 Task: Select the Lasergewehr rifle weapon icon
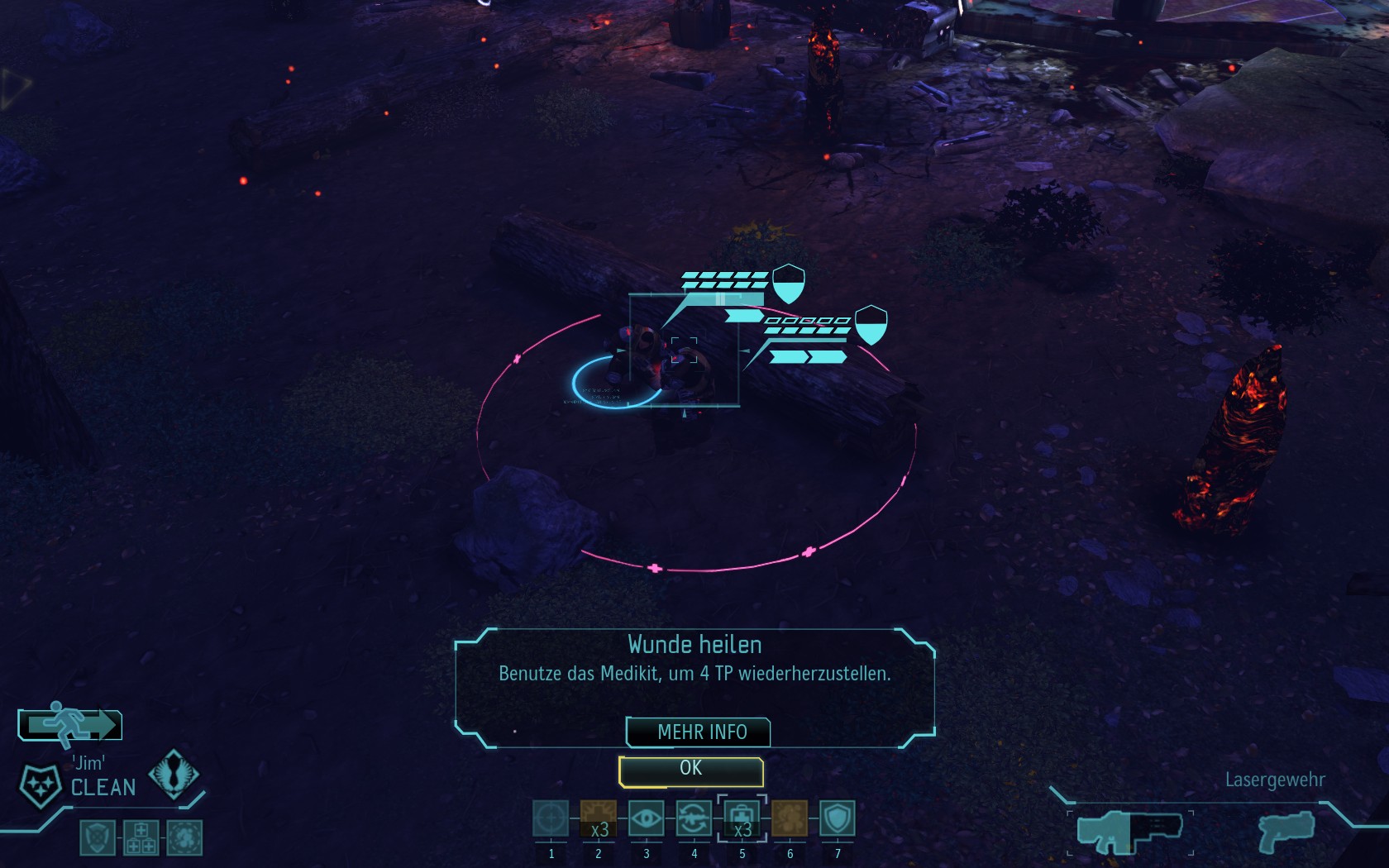tap(1129, 832)
